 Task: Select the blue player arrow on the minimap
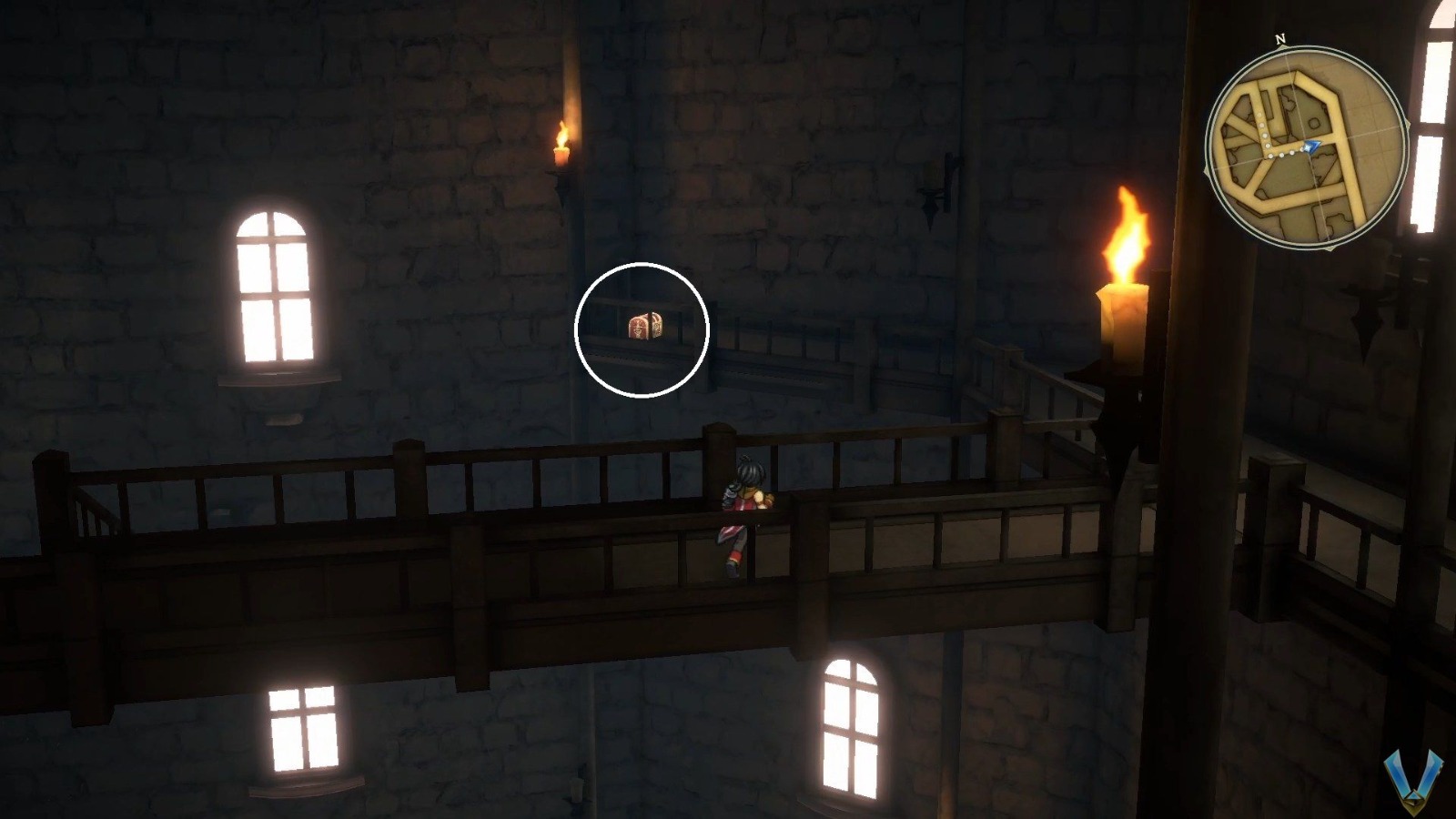pyautogui.click(x=1311, y=146)
